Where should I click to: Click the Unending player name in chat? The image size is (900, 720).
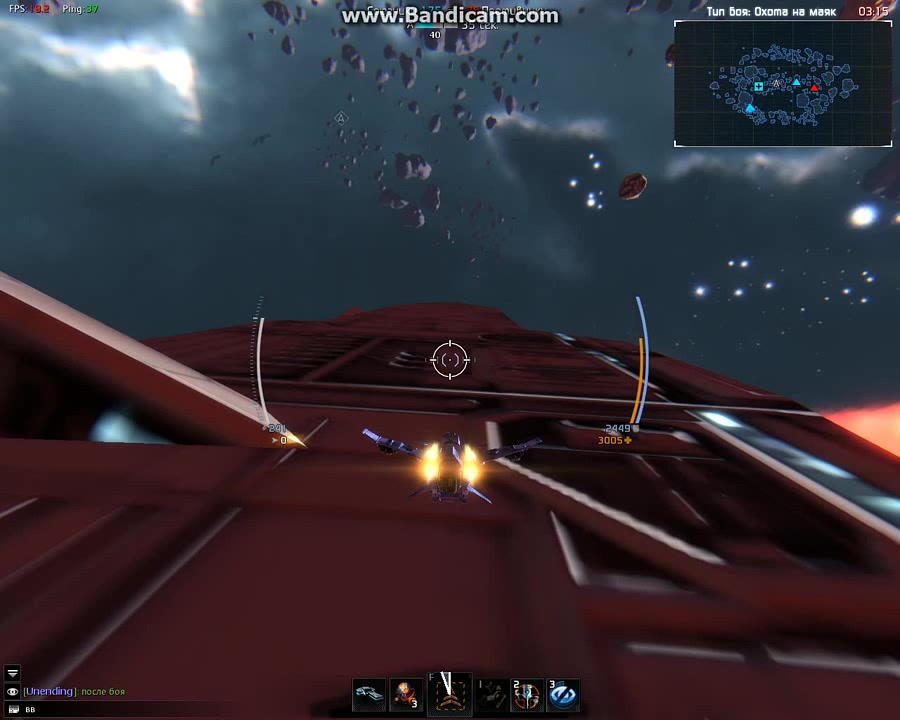(x=50, y=691)
